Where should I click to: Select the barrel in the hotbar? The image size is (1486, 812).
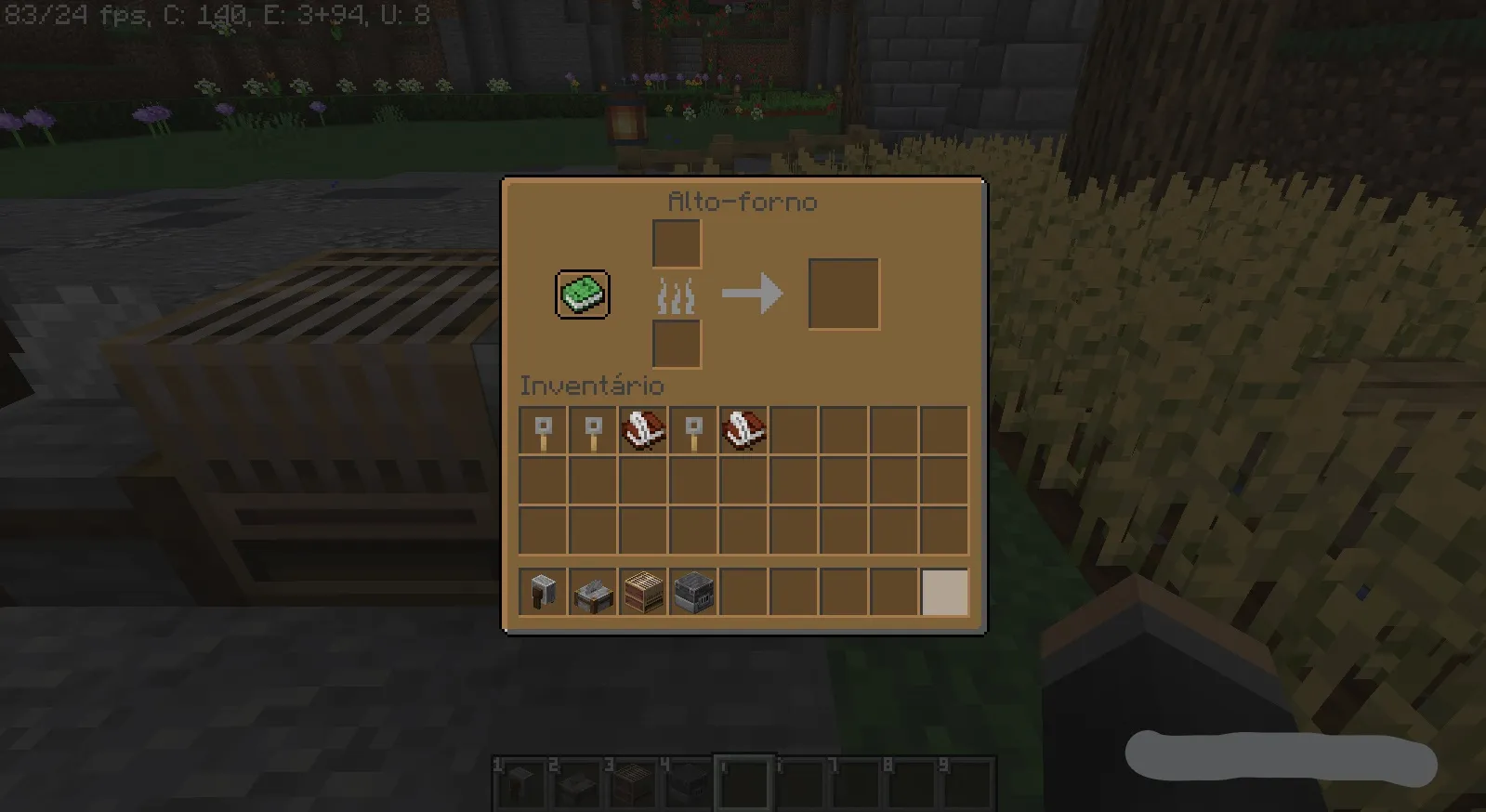[x=643, y=592]
